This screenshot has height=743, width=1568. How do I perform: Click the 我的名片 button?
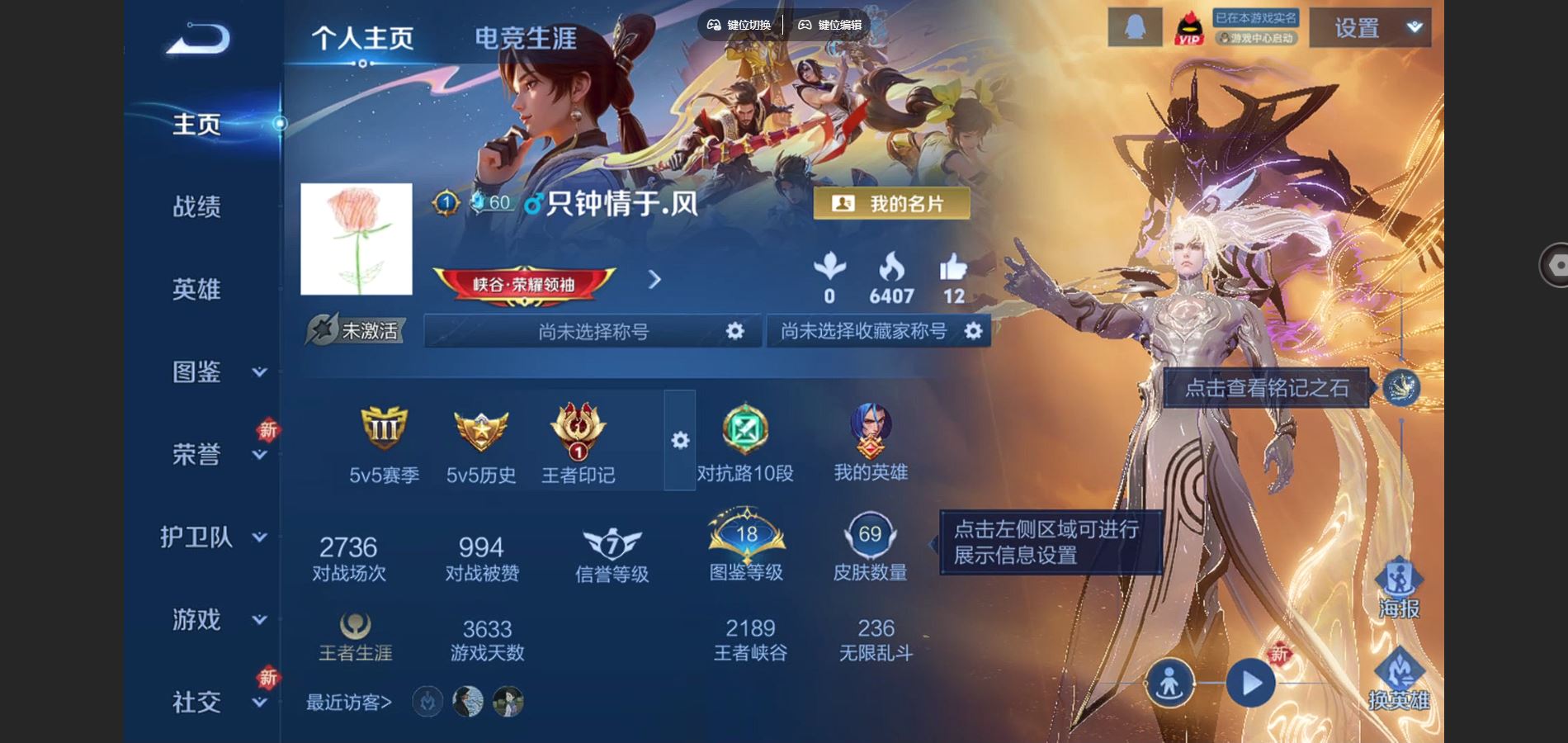pos(893,201)
